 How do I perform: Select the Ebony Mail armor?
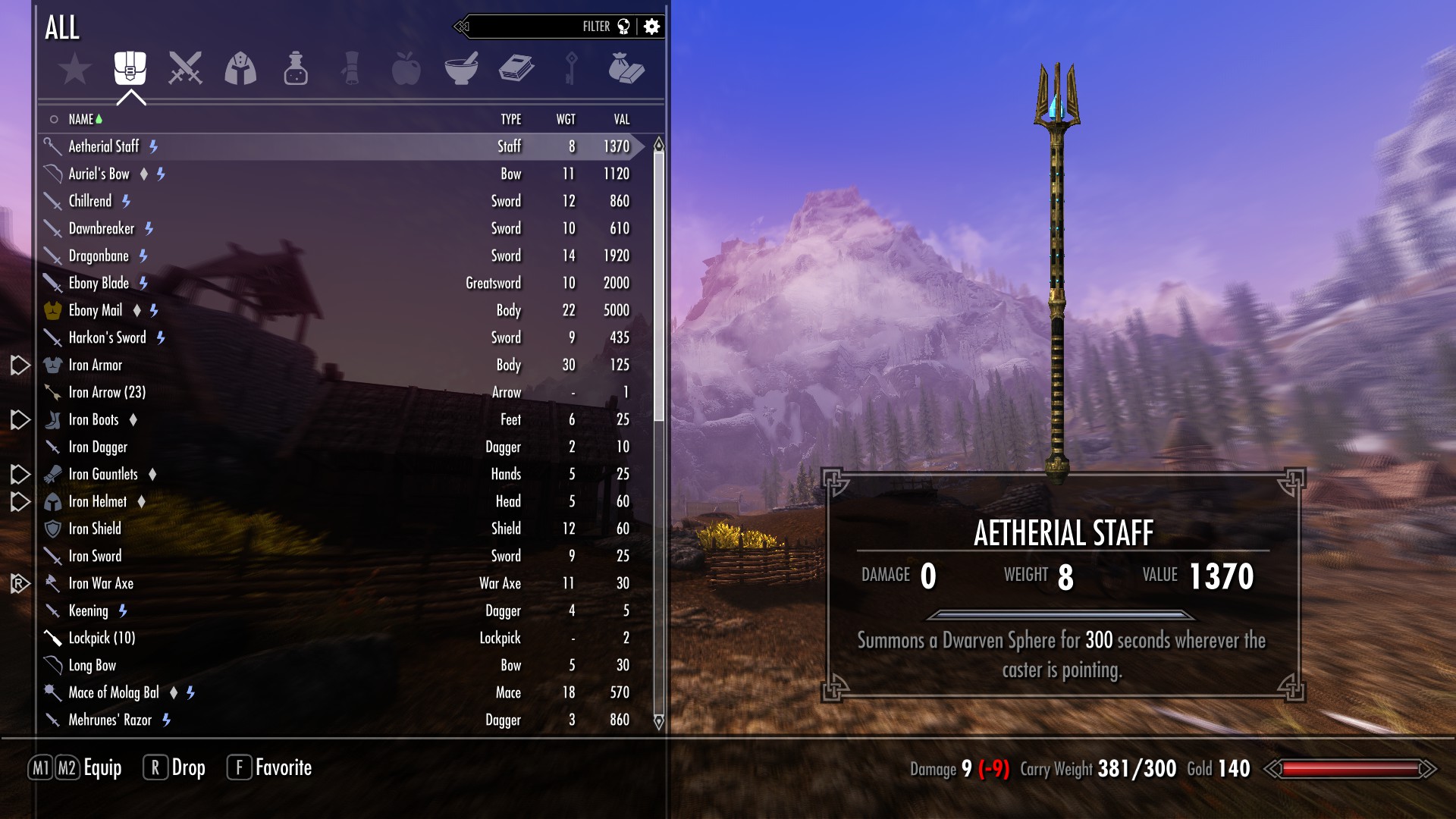[96, 311]
